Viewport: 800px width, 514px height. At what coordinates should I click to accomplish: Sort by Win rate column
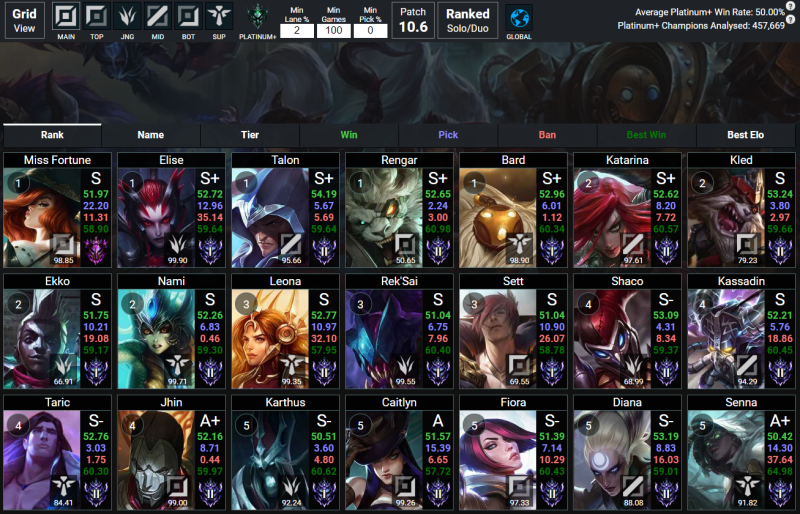[349, 134]
